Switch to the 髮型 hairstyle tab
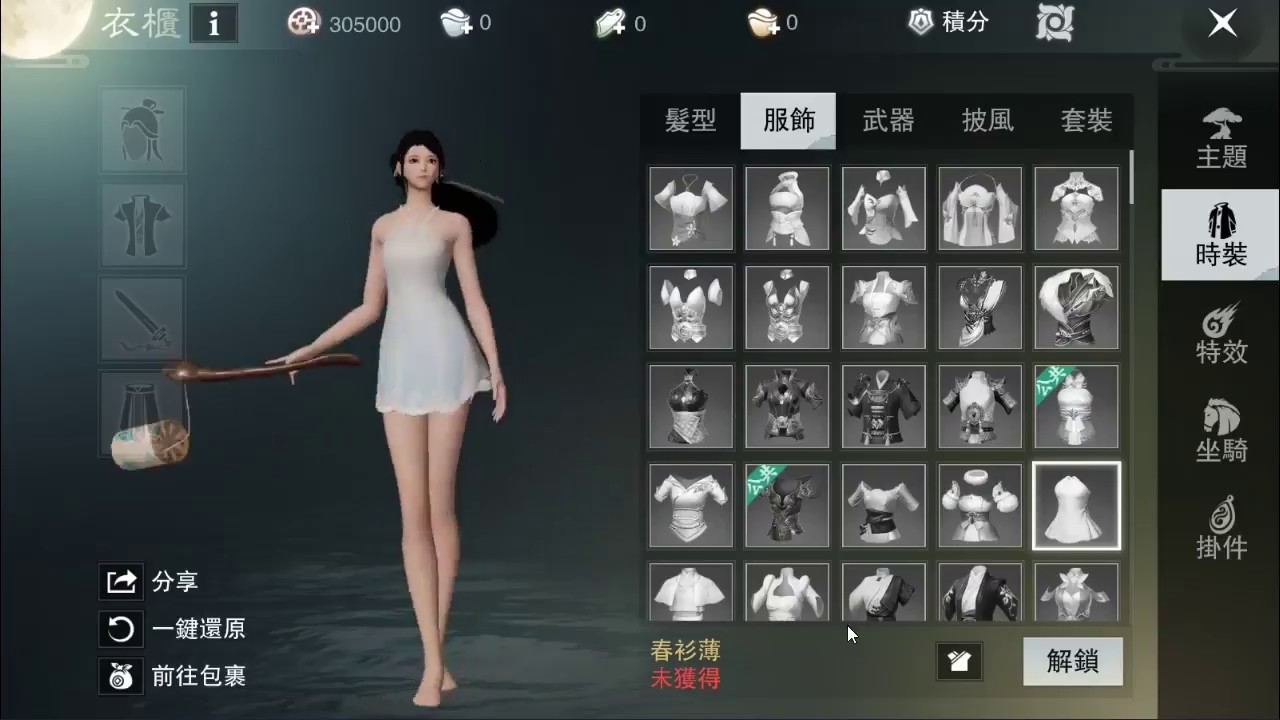 coord(690,120)
